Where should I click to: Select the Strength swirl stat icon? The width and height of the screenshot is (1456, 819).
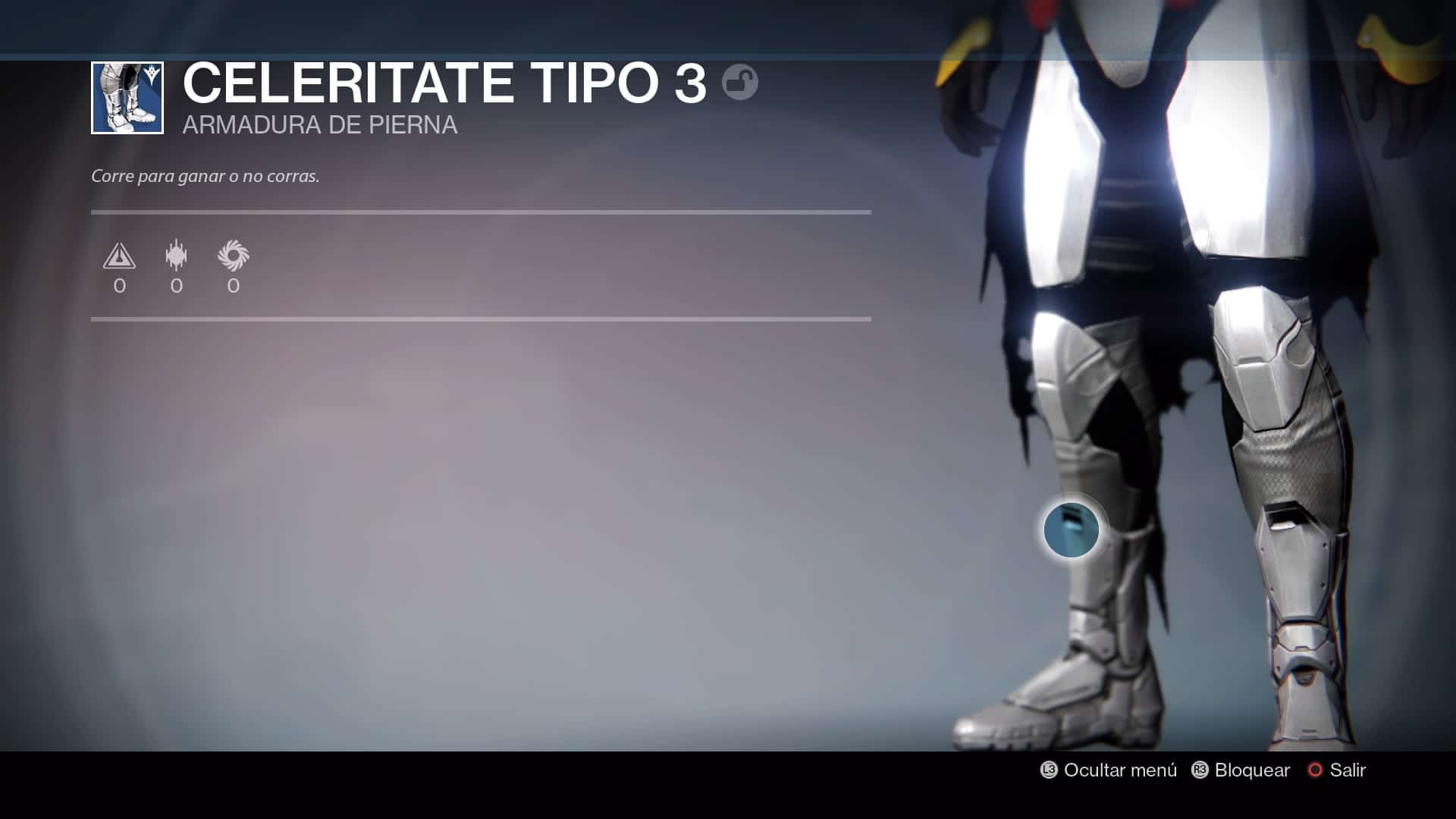[x=233, y=256]
